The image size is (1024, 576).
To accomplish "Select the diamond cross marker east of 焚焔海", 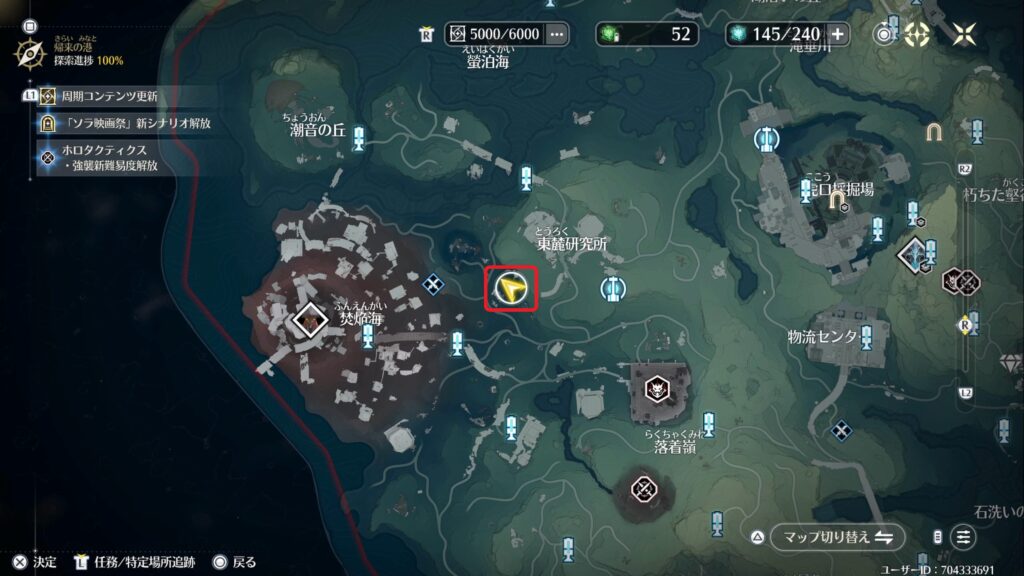I will pos(433,285).
